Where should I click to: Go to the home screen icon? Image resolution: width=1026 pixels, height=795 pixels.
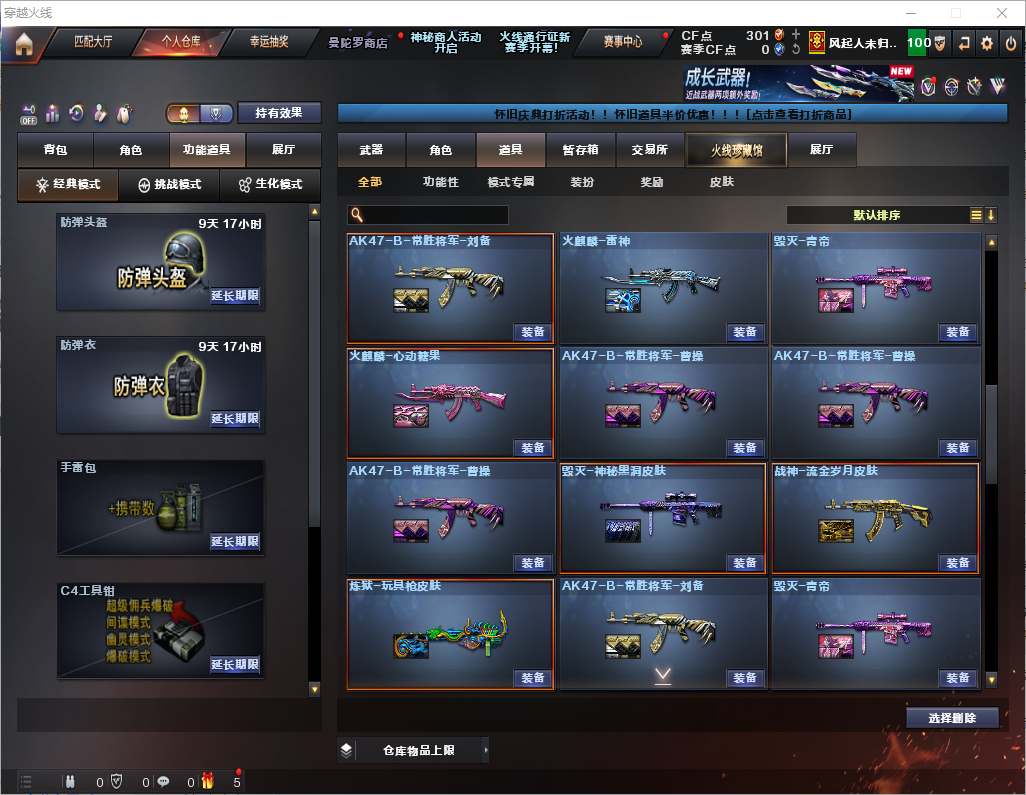tap(24, 44)
